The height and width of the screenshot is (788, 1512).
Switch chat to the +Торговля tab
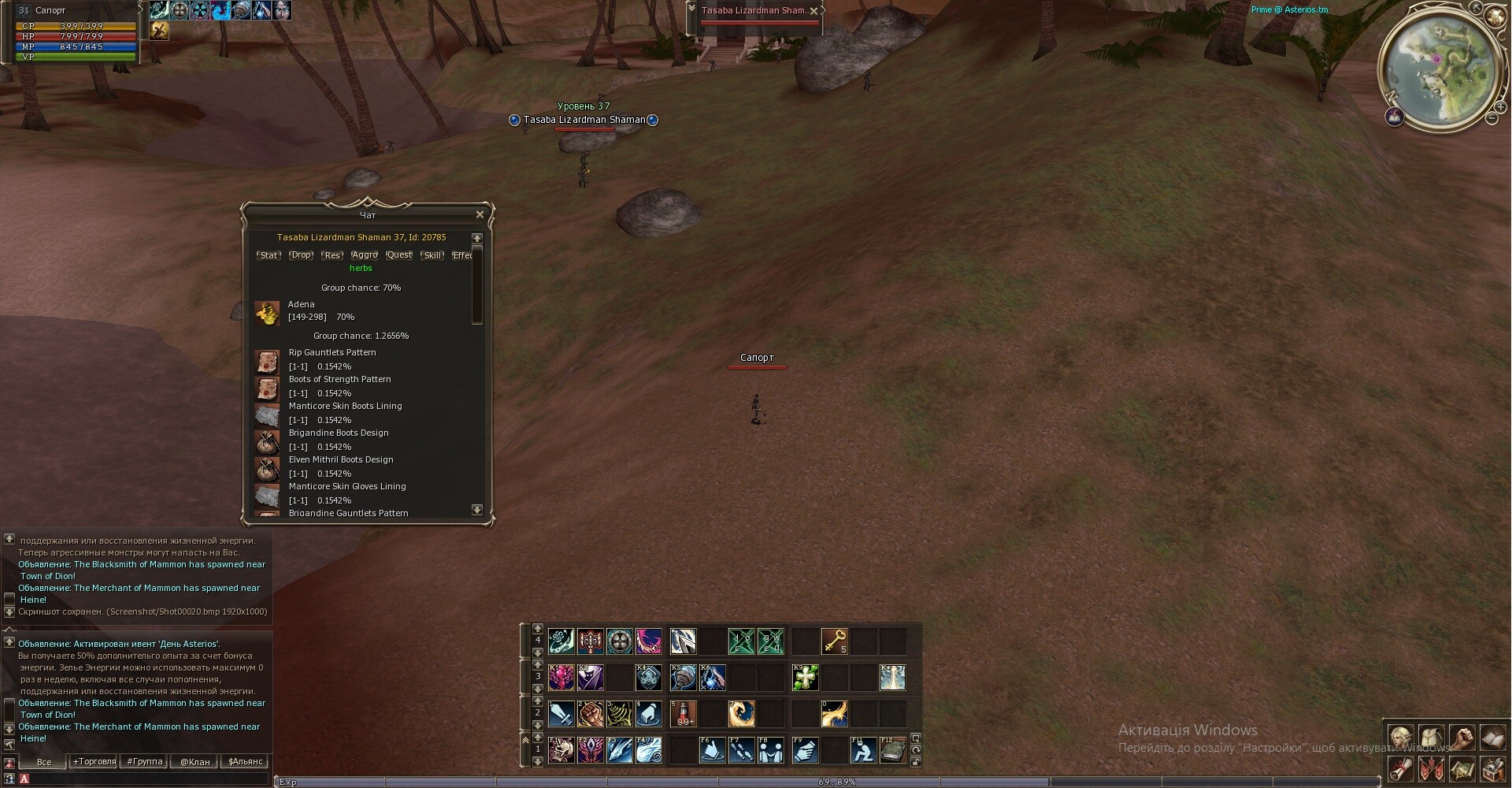click(94, 761)
